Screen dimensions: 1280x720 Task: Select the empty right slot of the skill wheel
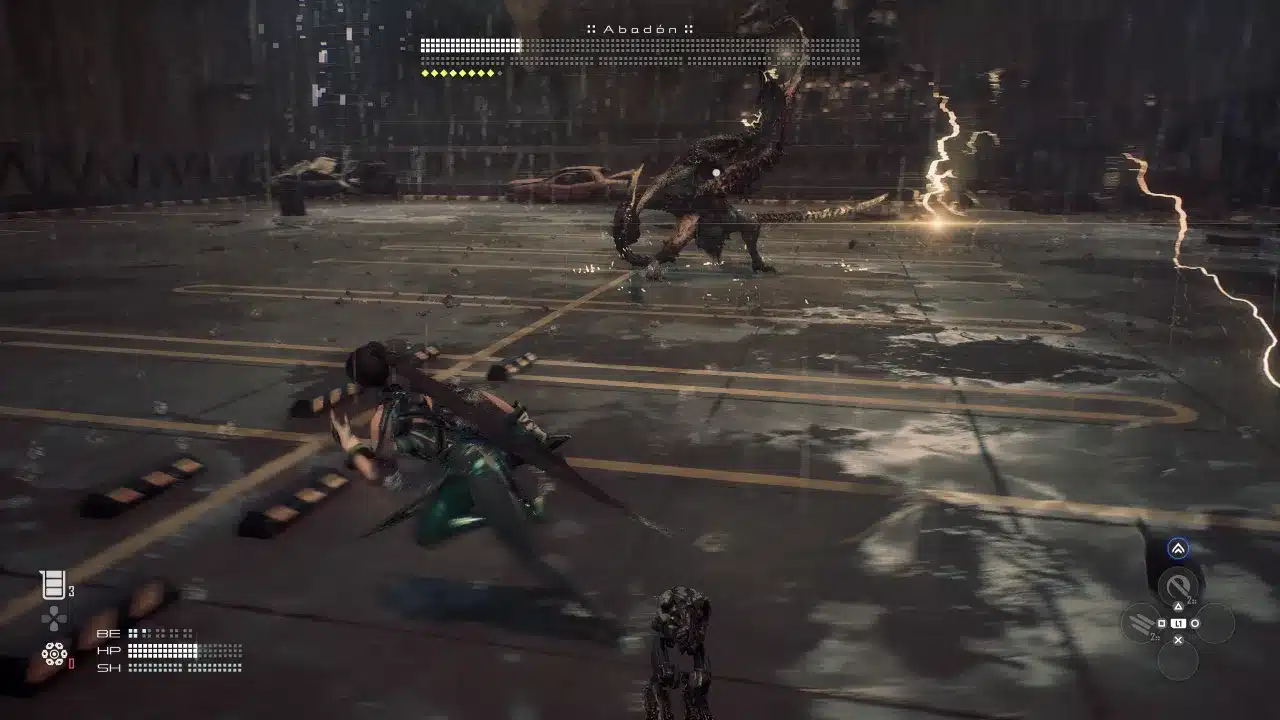(x=1215, y=624)
